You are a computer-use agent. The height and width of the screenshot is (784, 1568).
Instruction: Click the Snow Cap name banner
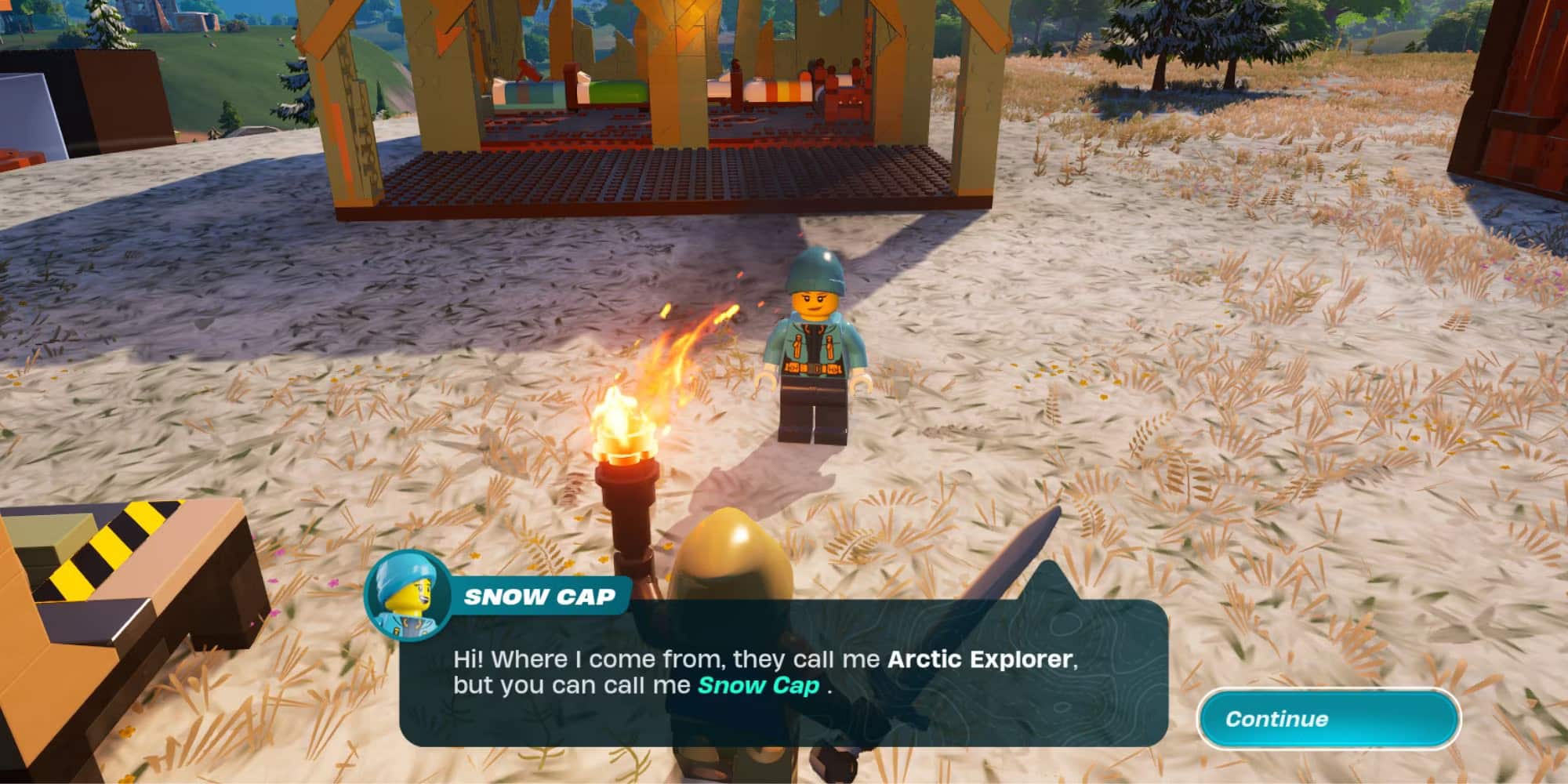point(541,597)
